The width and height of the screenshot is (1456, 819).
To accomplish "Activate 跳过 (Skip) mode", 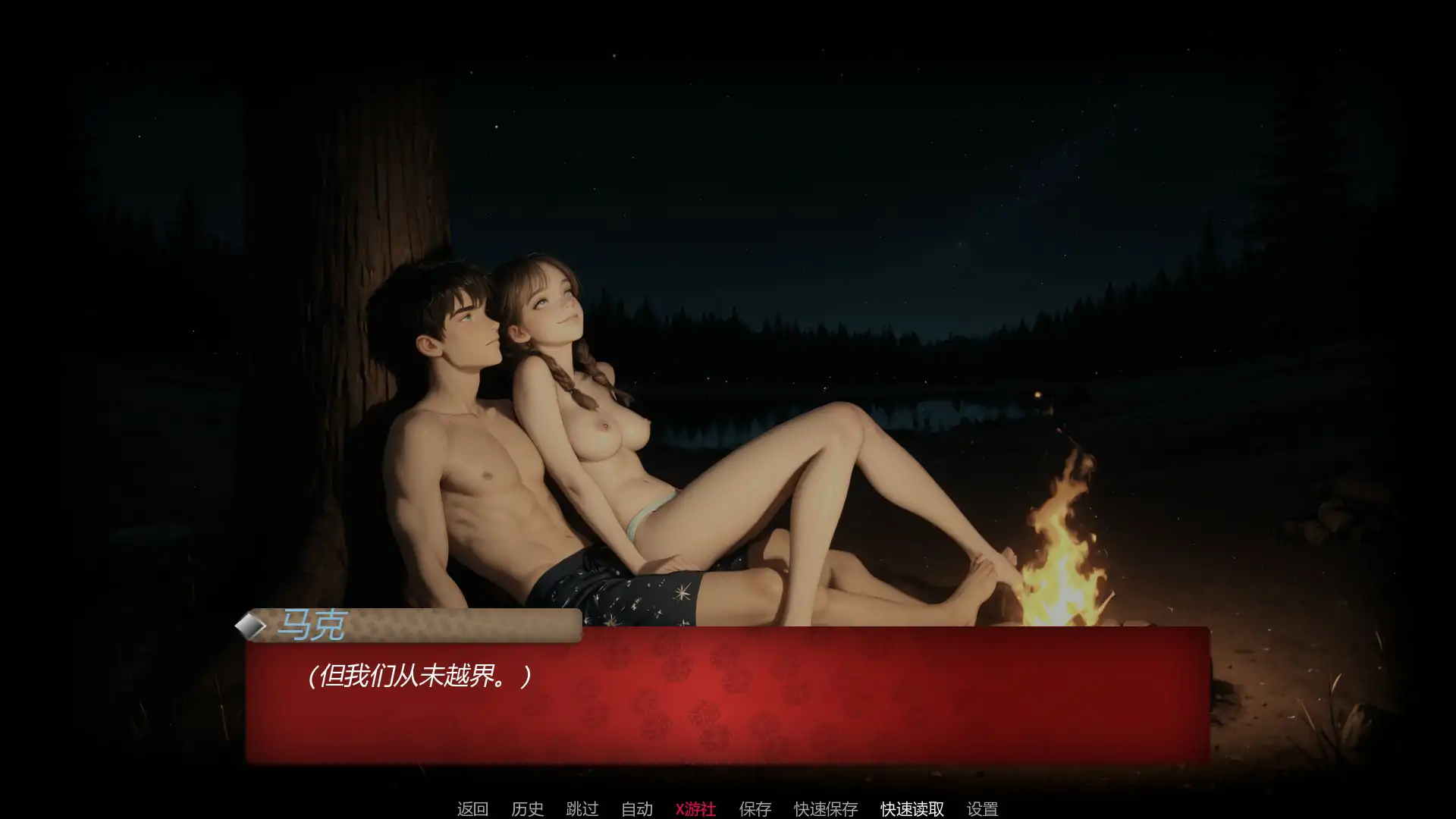I will [x=582, y=809].
